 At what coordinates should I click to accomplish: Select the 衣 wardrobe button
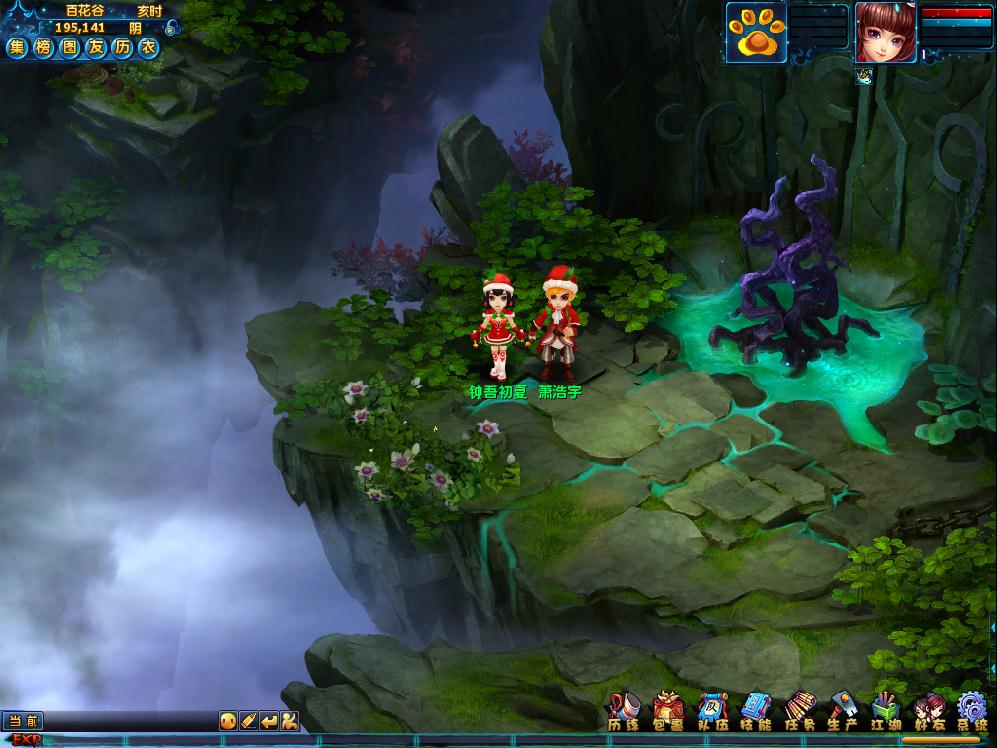(148, 47)
